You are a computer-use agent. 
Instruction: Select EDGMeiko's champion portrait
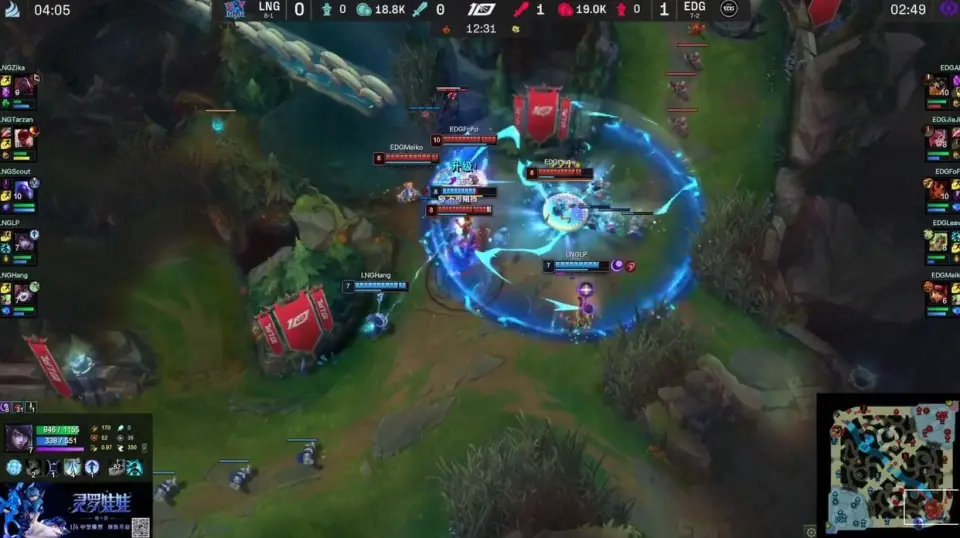tap(939, 293)
